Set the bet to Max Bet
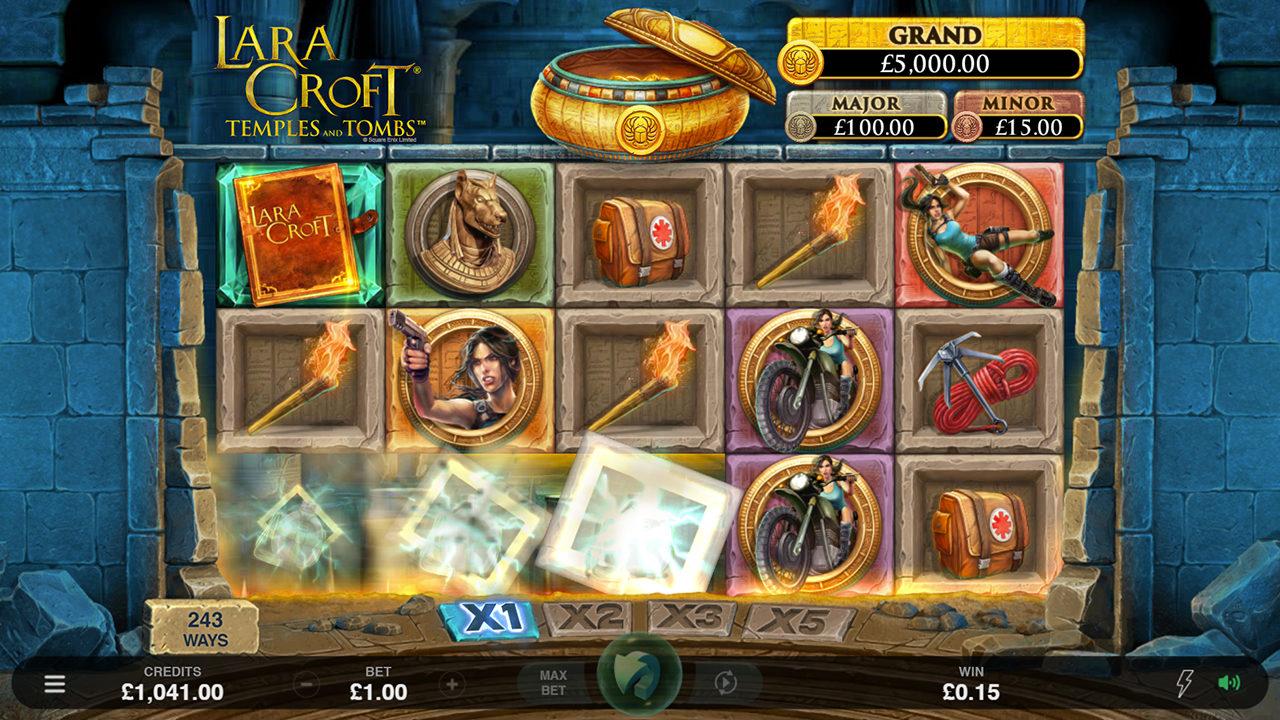Viewport: 1280px width, 720px height. 553,683
